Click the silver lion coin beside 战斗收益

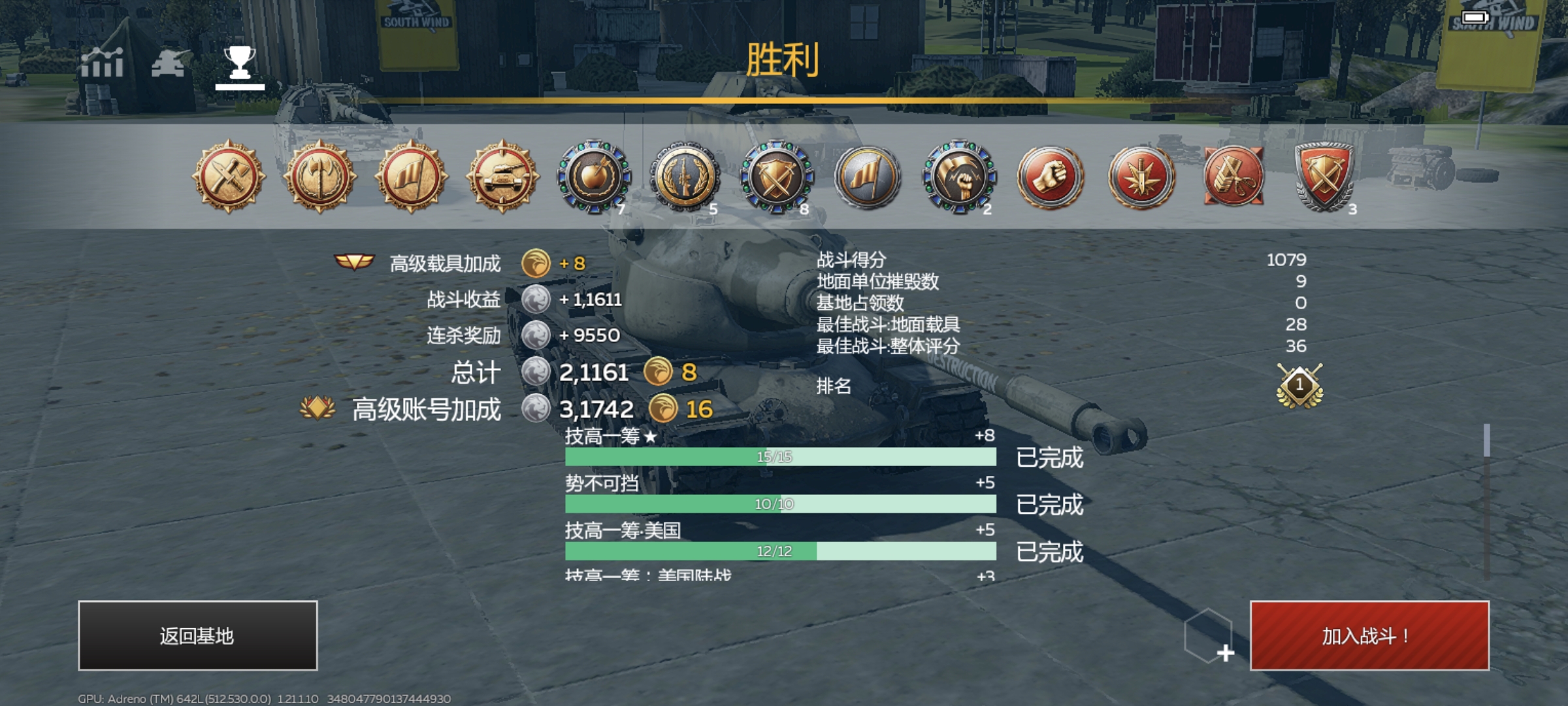click(536, 300)
